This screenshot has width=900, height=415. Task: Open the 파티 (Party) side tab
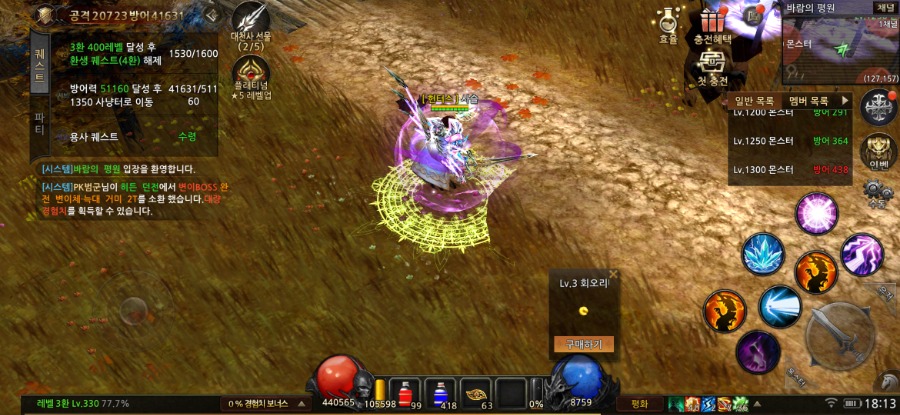39,124
